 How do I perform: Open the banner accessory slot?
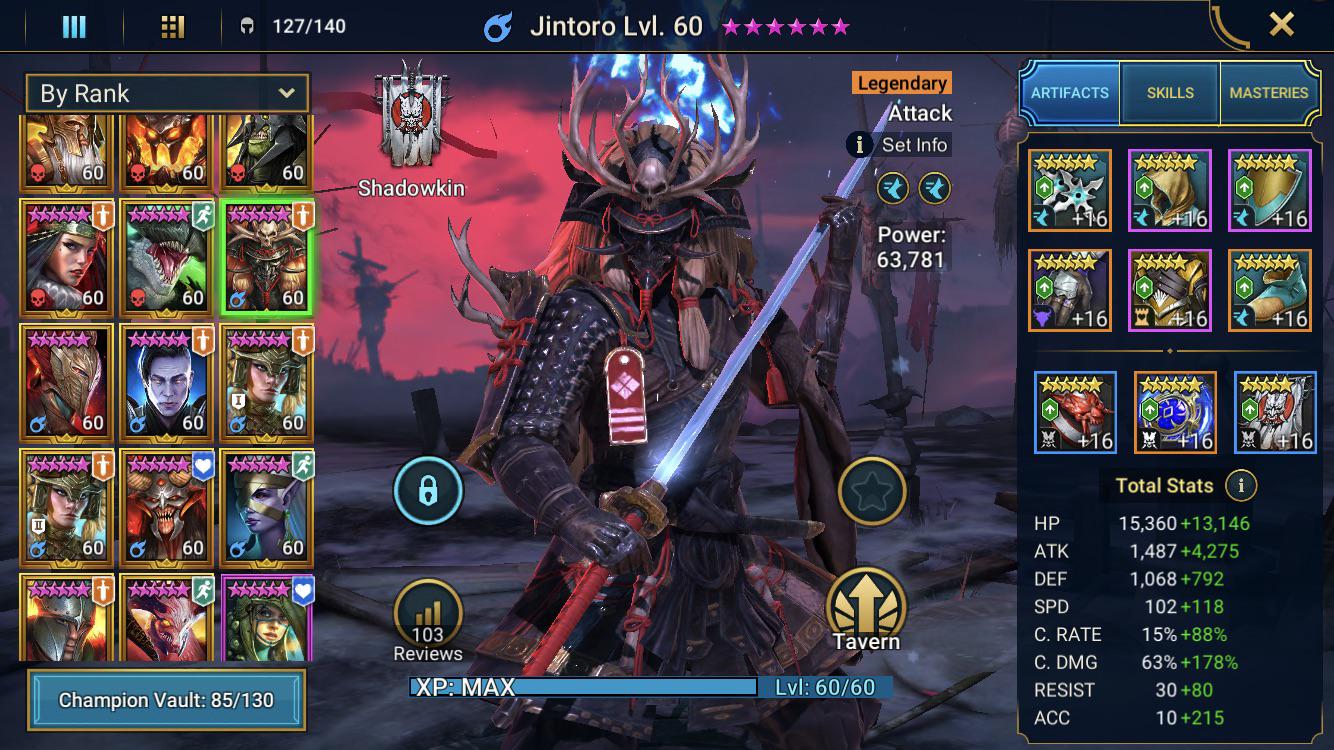(1272, 411)
